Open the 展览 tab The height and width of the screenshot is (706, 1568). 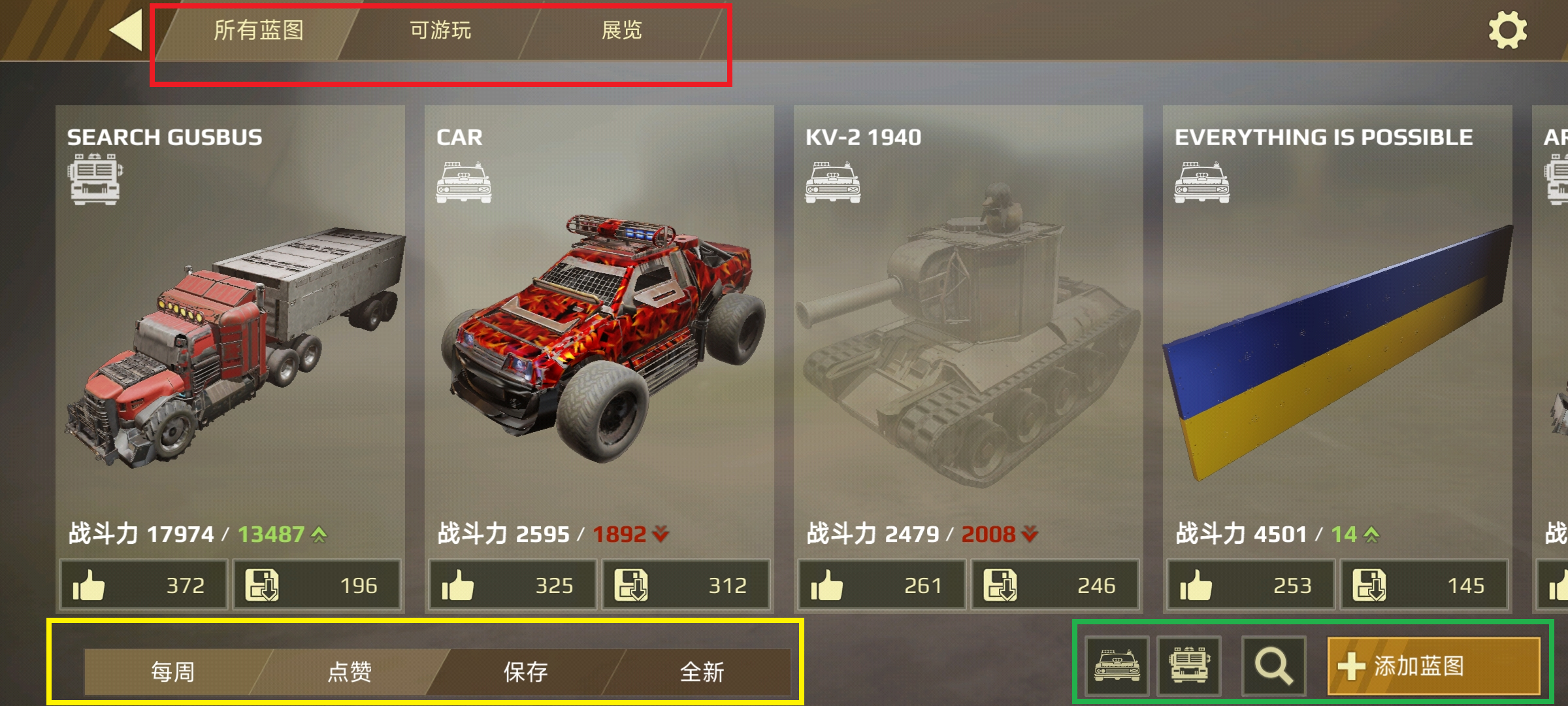coord(623,31)
